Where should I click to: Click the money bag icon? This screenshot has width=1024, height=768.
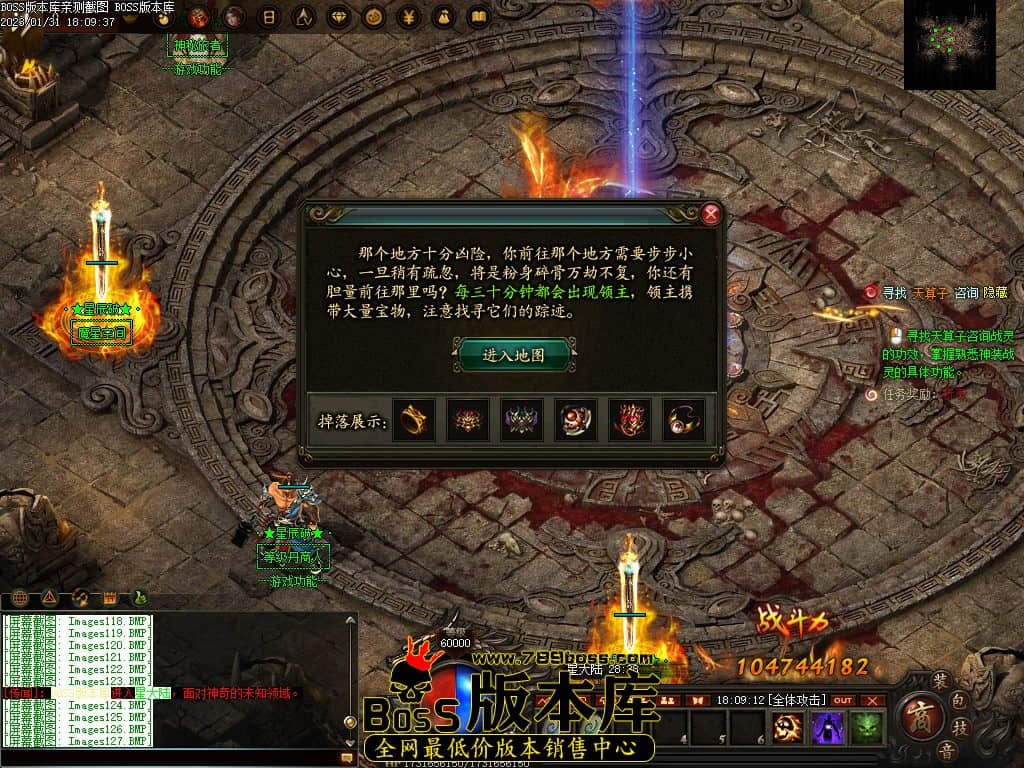[443, 17]
